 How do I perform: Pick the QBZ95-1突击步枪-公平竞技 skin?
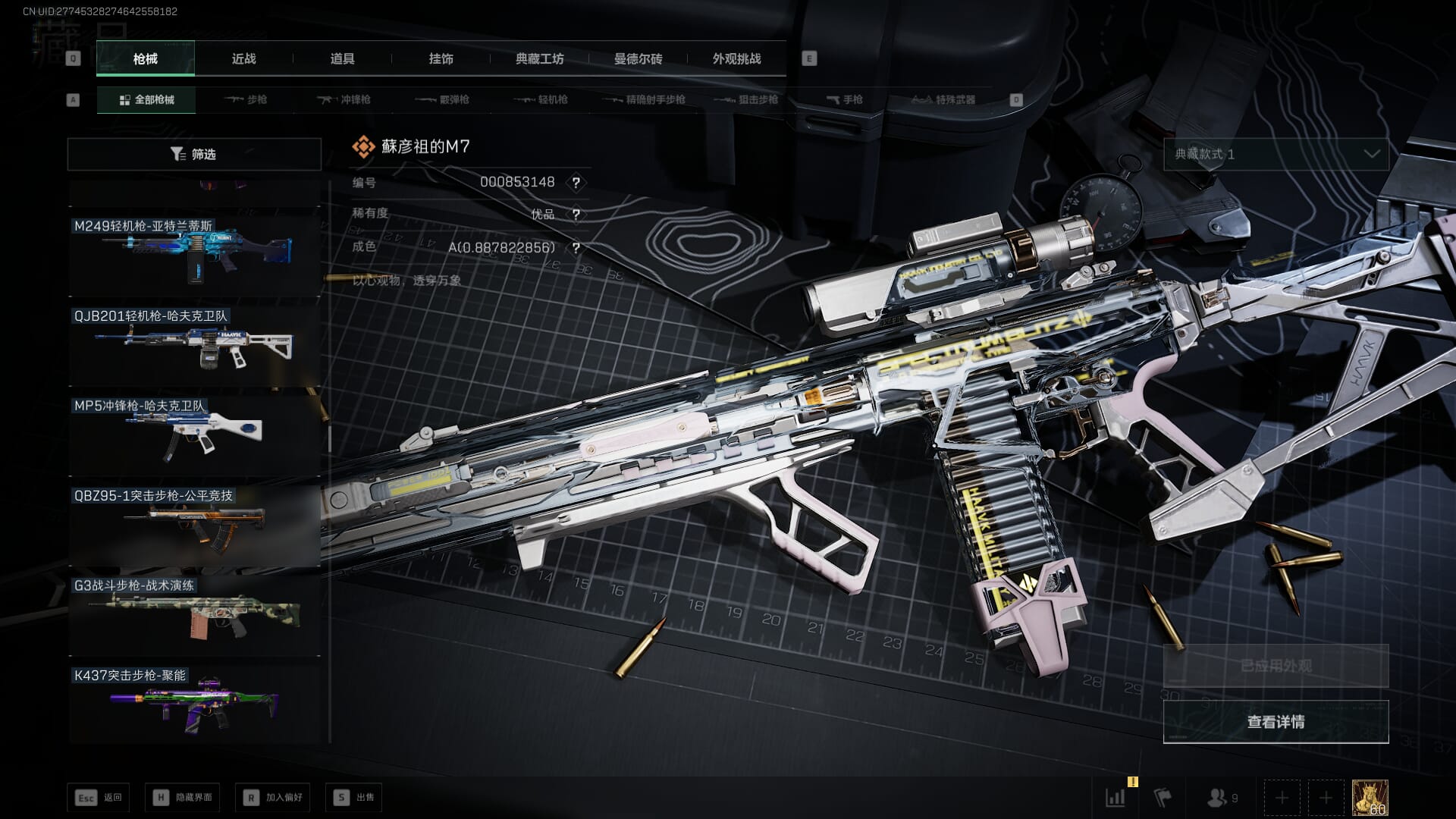pos(194,524)
